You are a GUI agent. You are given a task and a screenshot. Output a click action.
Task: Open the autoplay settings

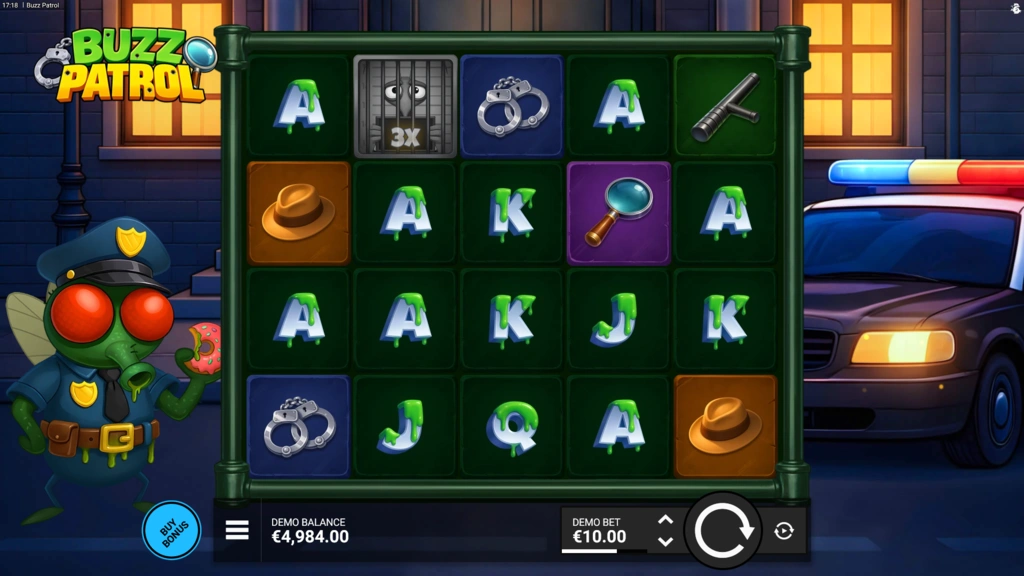(x=784, y=531)
